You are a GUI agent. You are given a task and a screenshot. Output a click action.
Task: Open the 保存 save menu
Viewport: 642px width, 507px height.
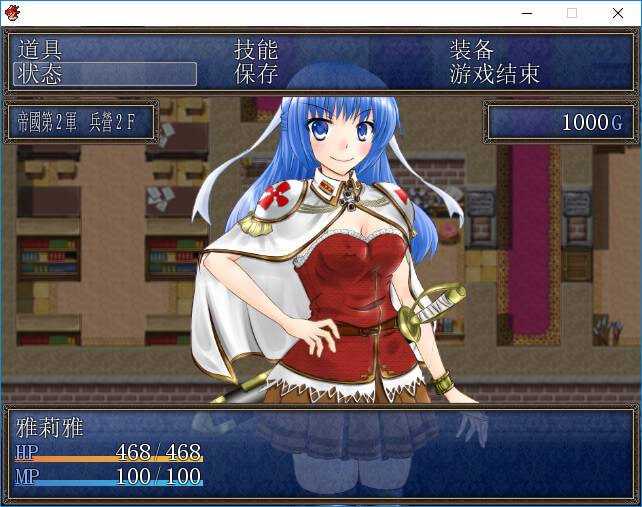point(256,74)
